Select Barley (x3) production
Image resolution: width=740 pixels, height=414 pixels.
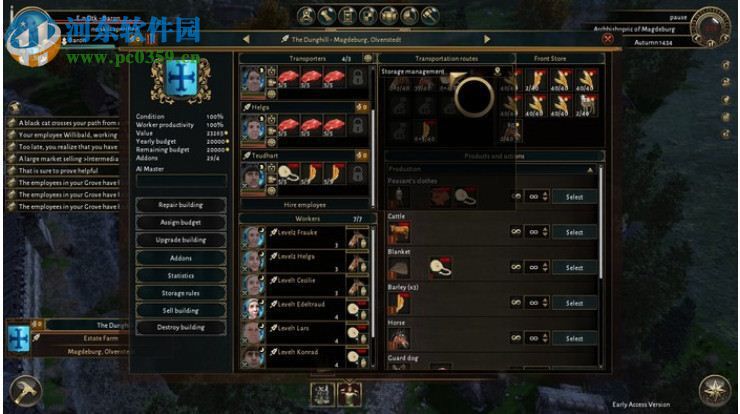tap(574, 303)
